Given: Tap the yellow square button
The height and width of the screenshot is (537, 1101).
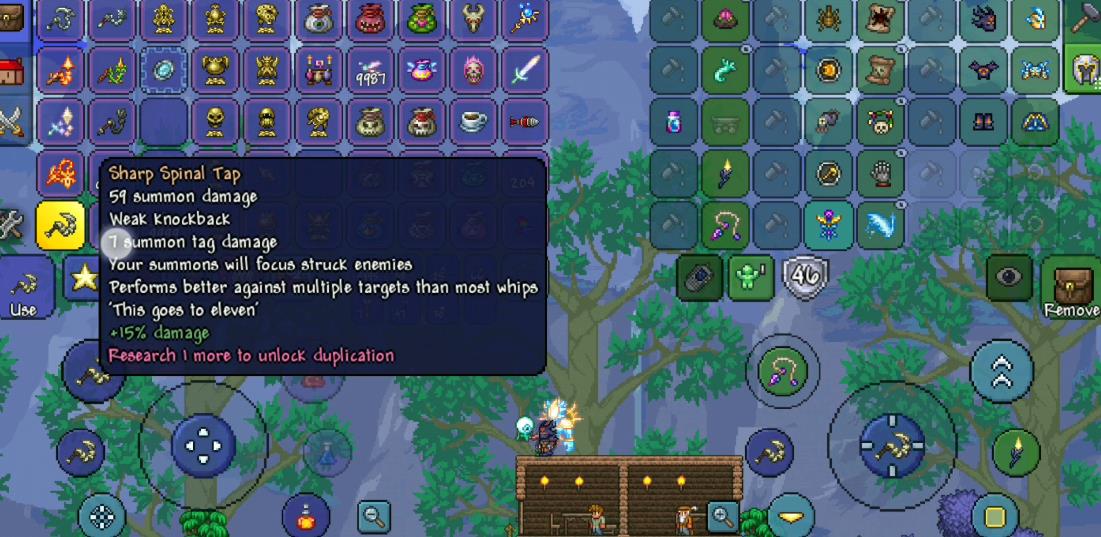Looking at the screenshot, I should point(994,516).
